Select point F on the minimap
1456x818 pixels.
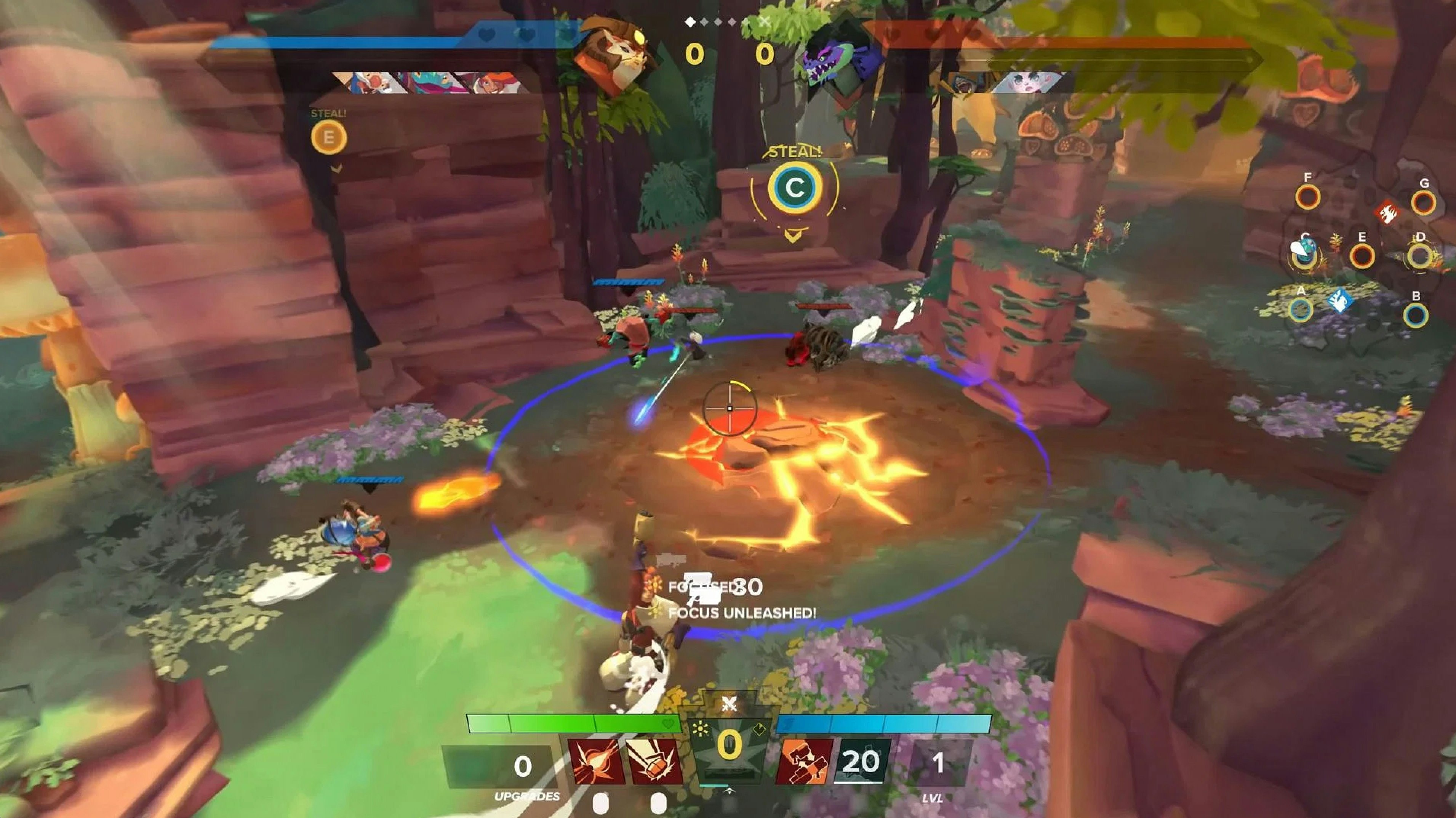click(x=1307, y=197)
